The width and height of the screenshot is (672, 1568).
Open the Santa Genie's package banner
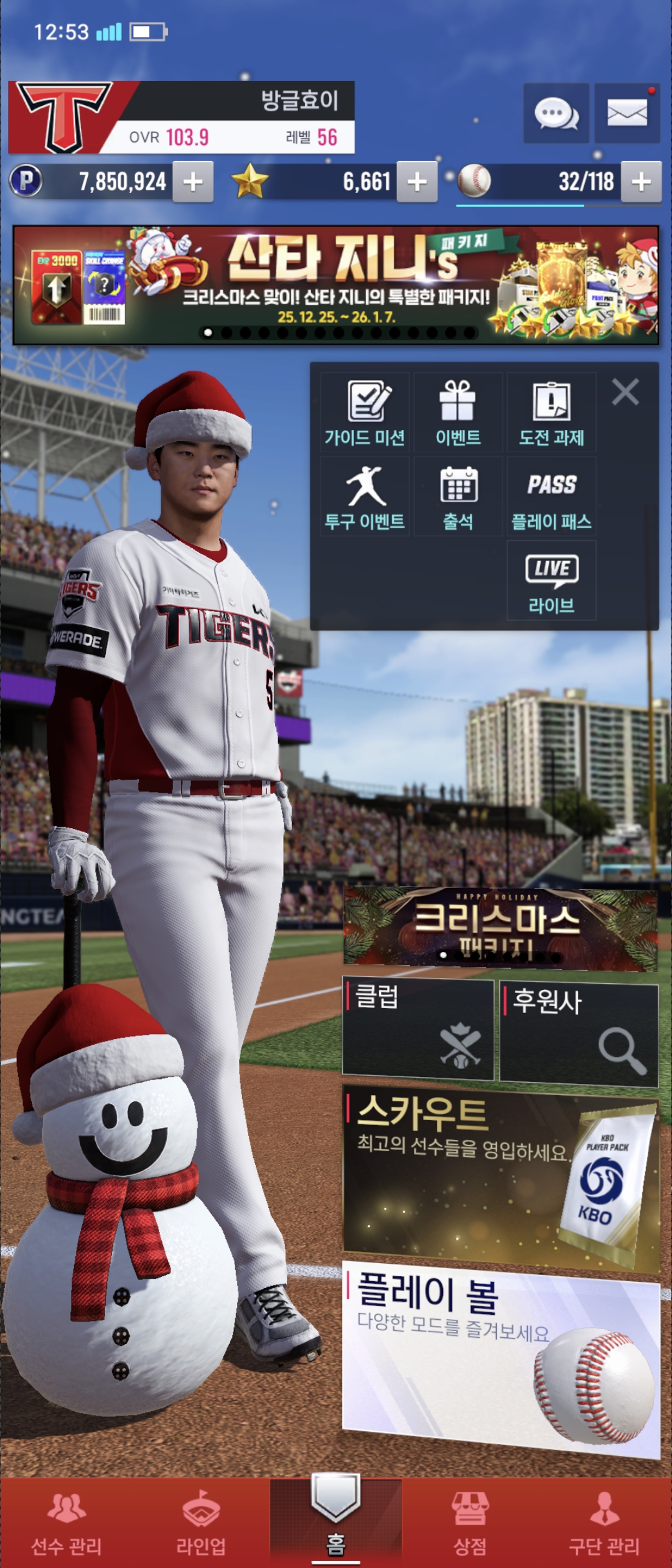(x=336, y=285)
